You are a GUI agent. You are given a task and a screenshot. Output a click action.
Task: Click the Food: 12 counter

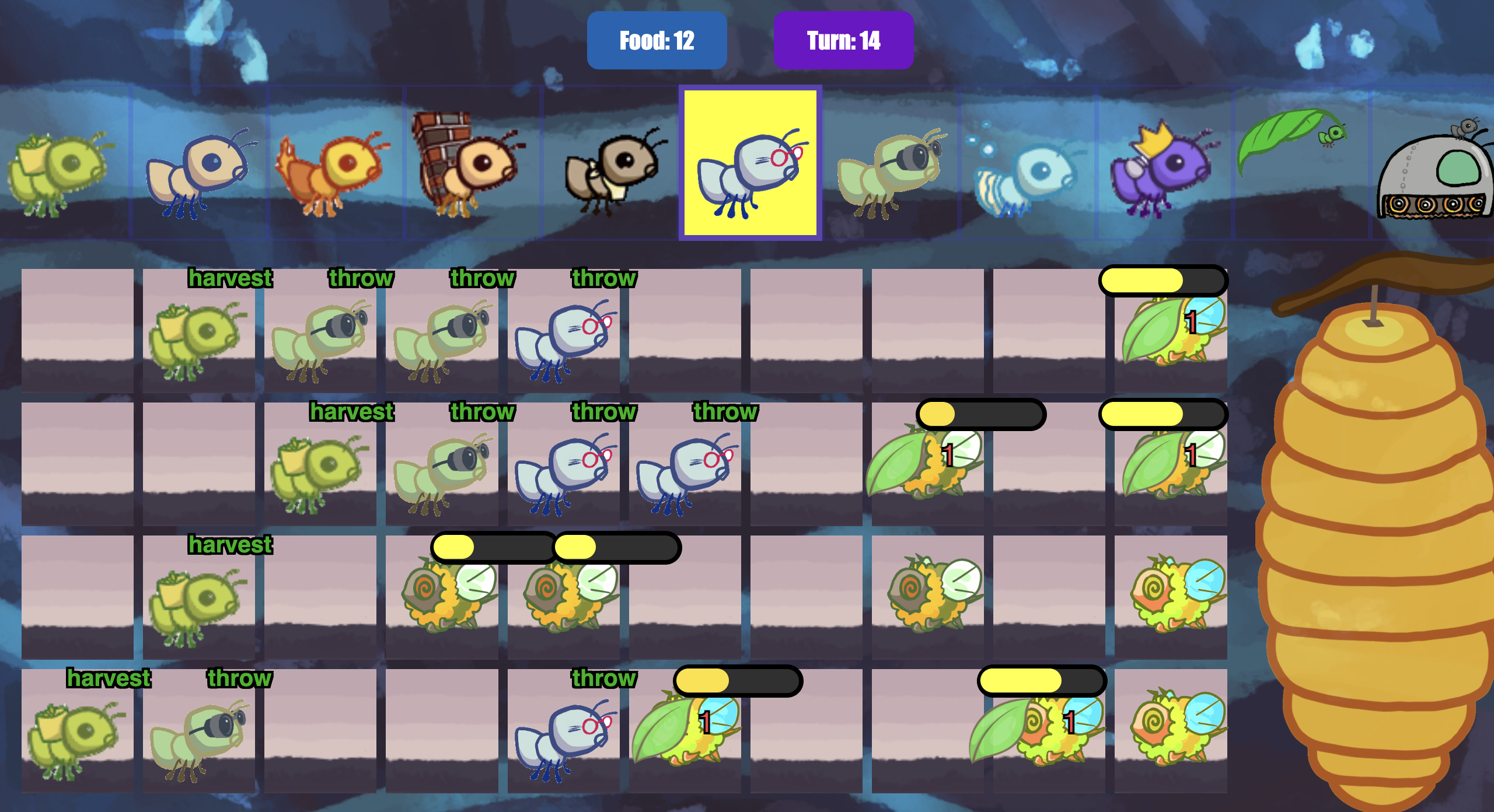[656, 40]
